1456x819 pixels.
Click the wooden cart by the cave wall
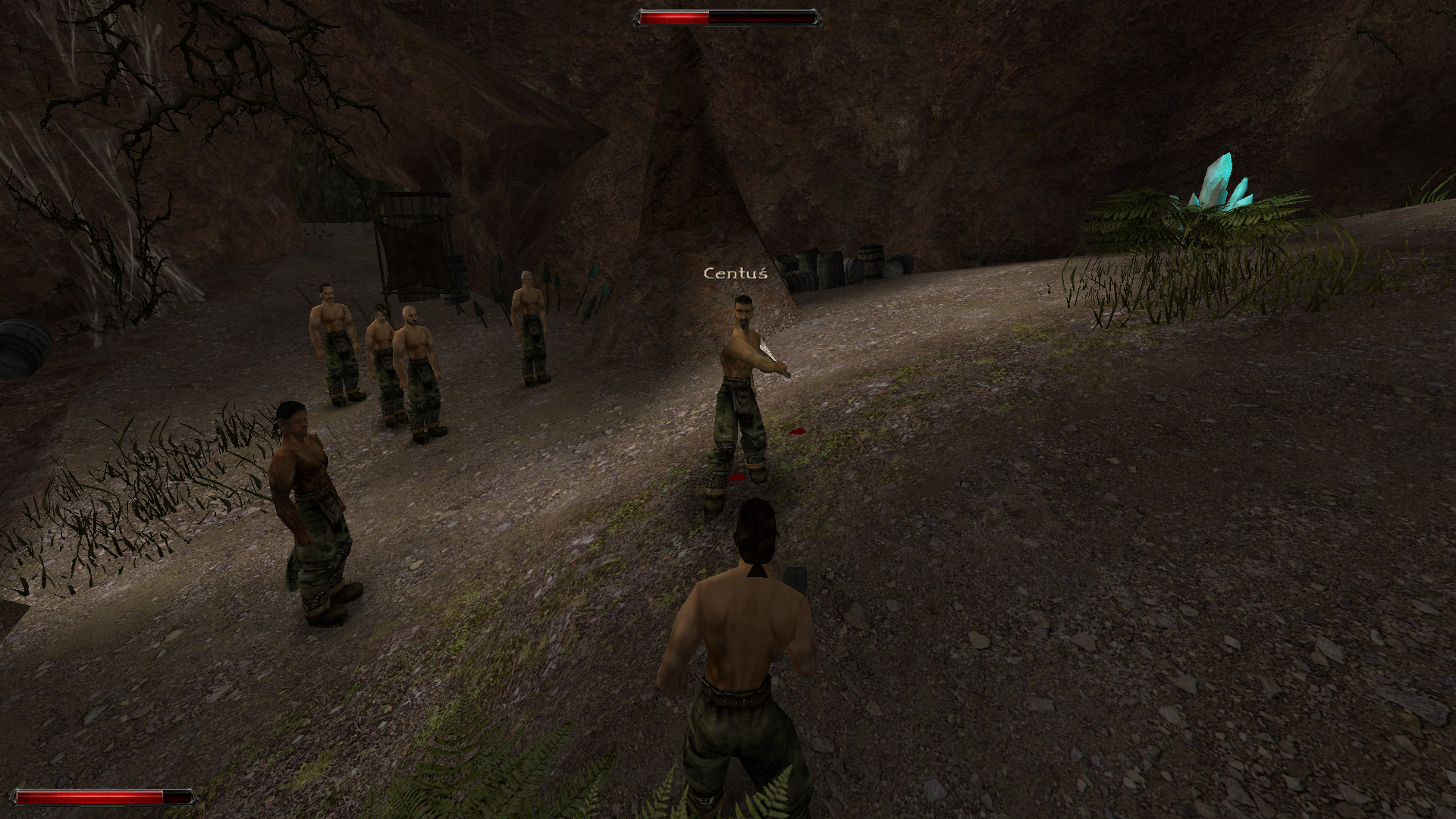[x=413, y=243]
